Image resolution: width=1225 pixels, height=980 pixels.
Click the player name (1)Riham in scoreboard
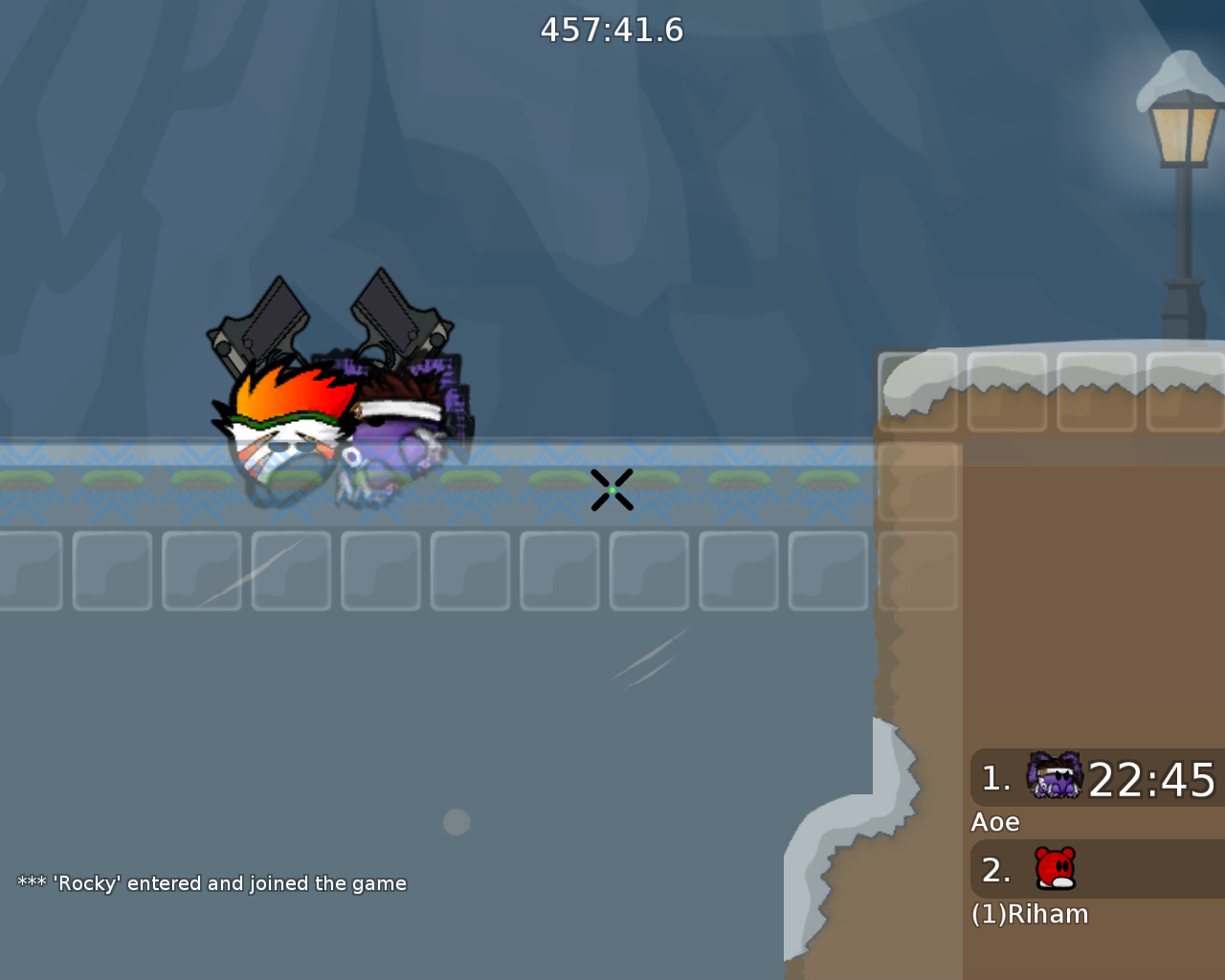(1030, 913)
